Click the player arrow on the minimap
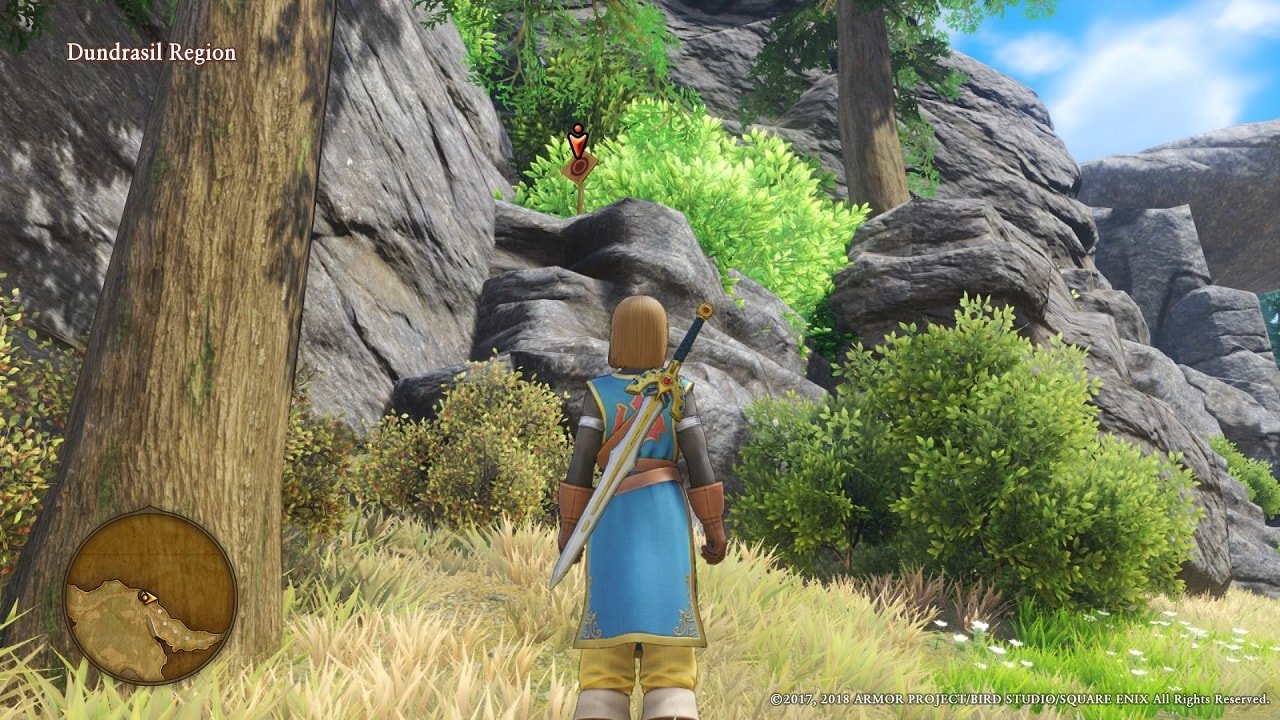 click(146, 597)
